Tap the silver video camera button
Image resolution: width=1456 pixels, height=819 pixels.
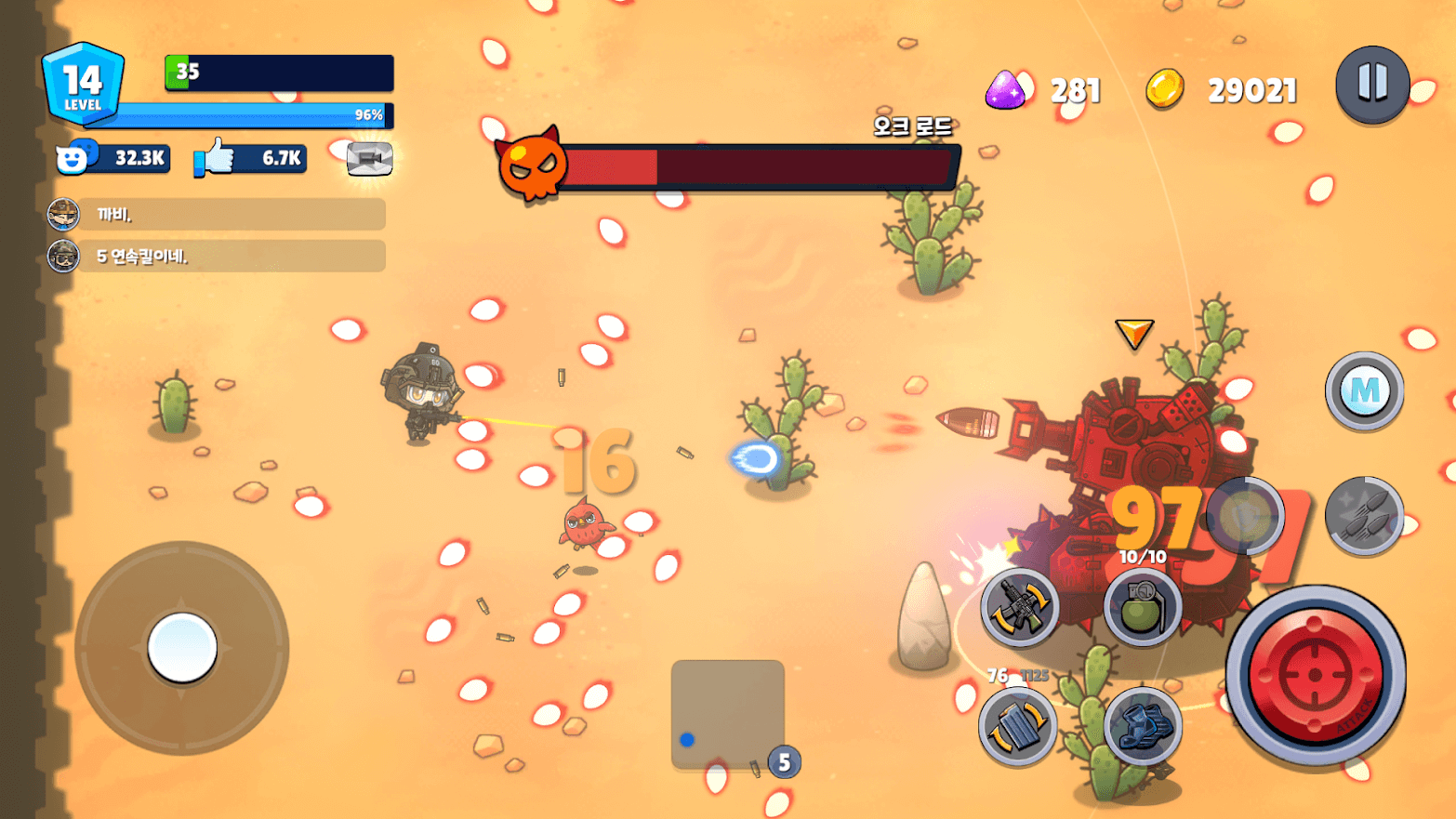(369, 159)
